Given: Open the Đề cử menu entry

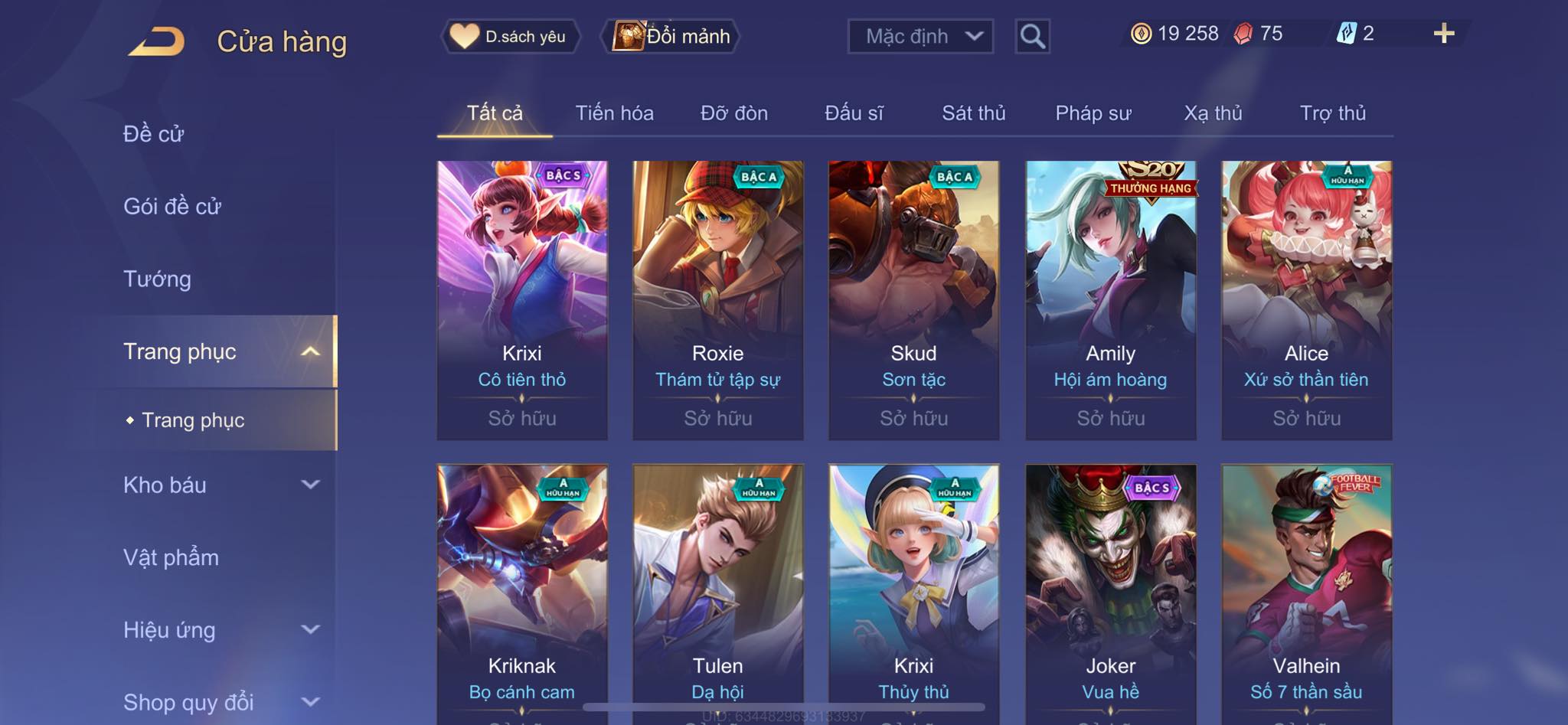Looking at the screenshot, I should point(153,134).
